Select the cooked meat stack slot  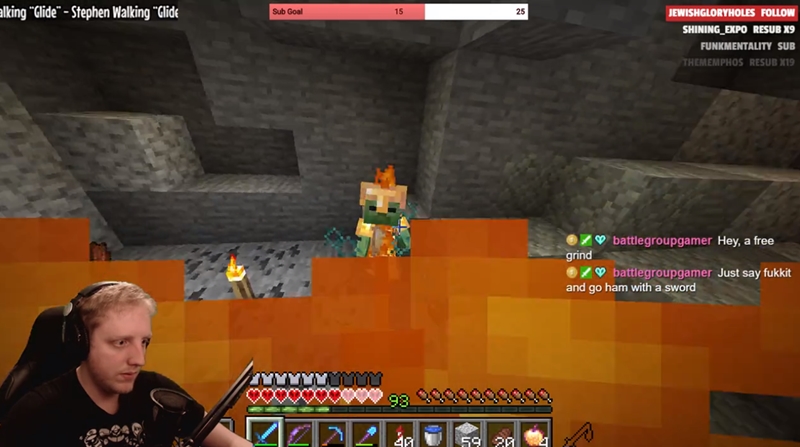click(x=502, y=434)
